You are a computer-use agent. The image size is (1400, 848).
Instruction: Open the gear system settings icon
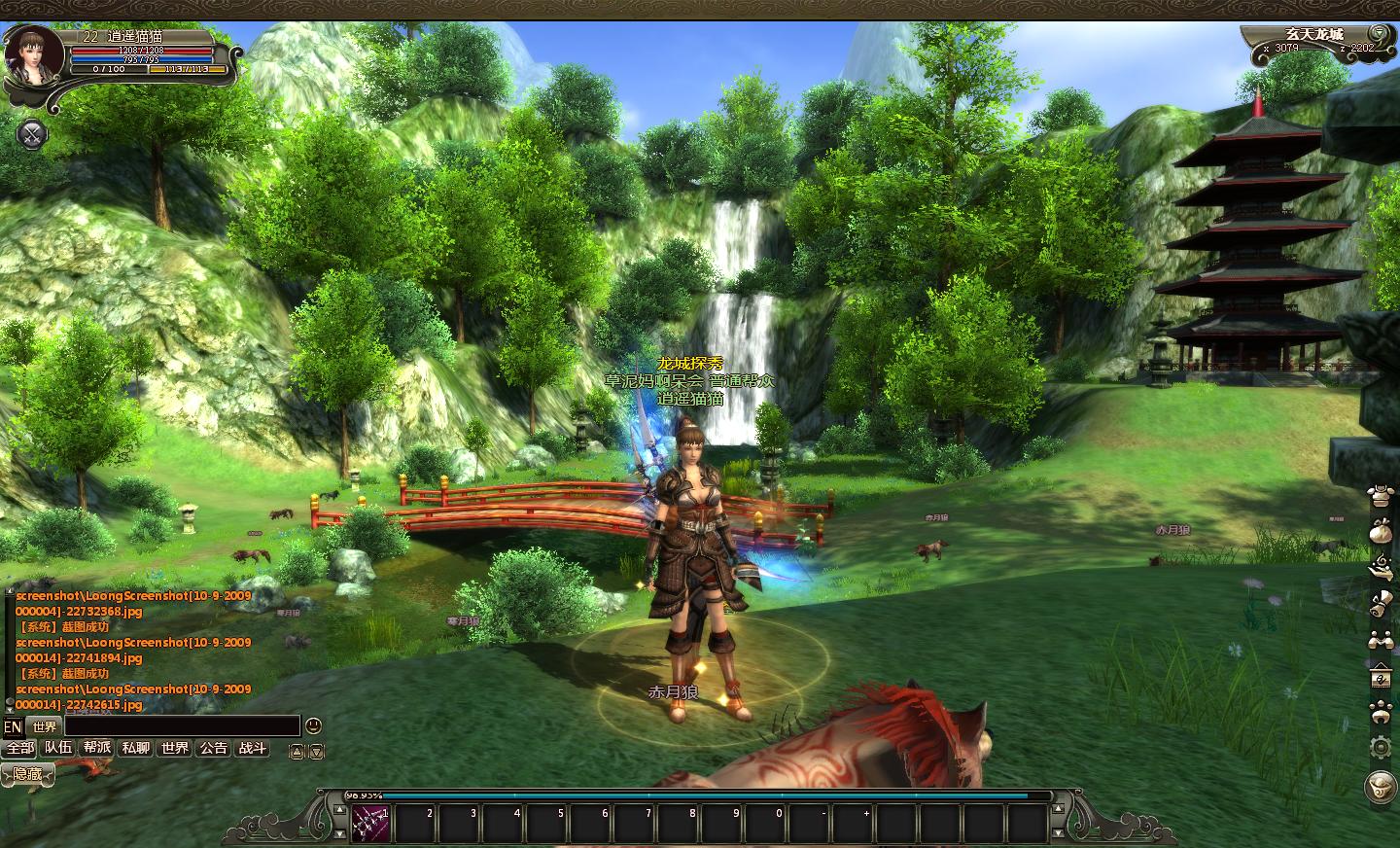click(x=1379, y=747)
